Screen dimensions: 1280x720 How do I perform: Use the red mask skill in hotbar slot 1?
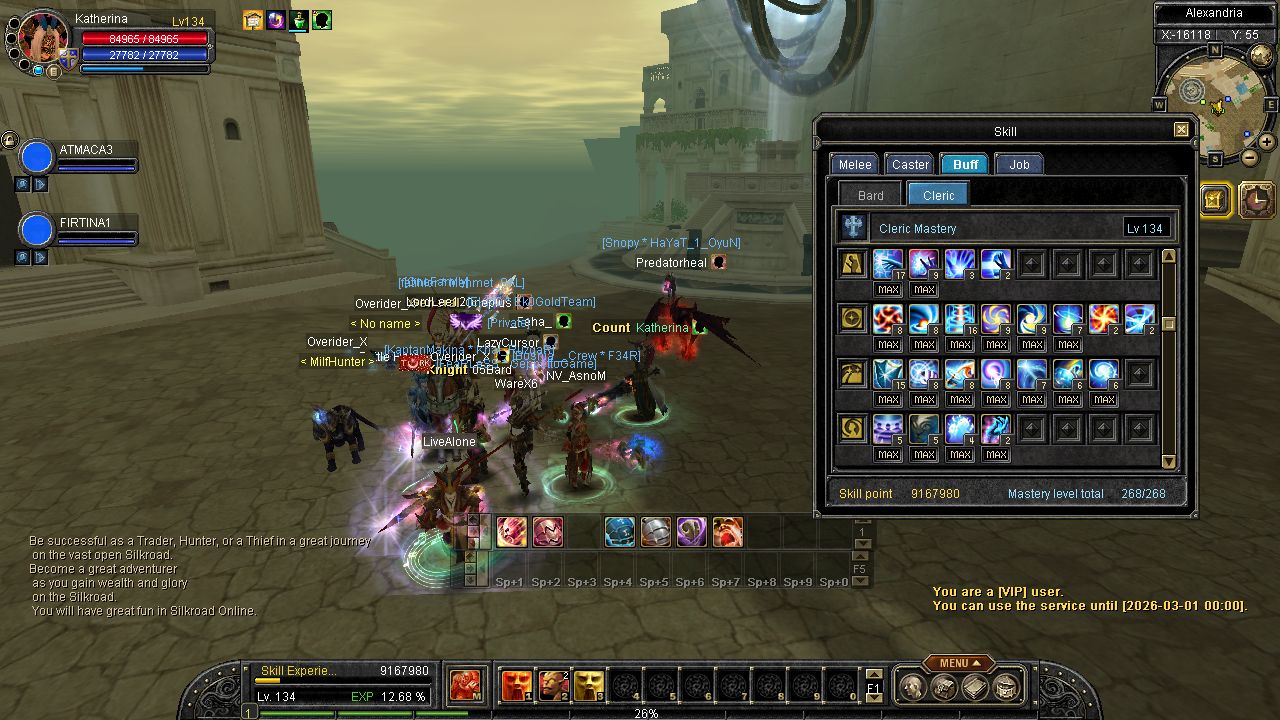pos(516,686)
